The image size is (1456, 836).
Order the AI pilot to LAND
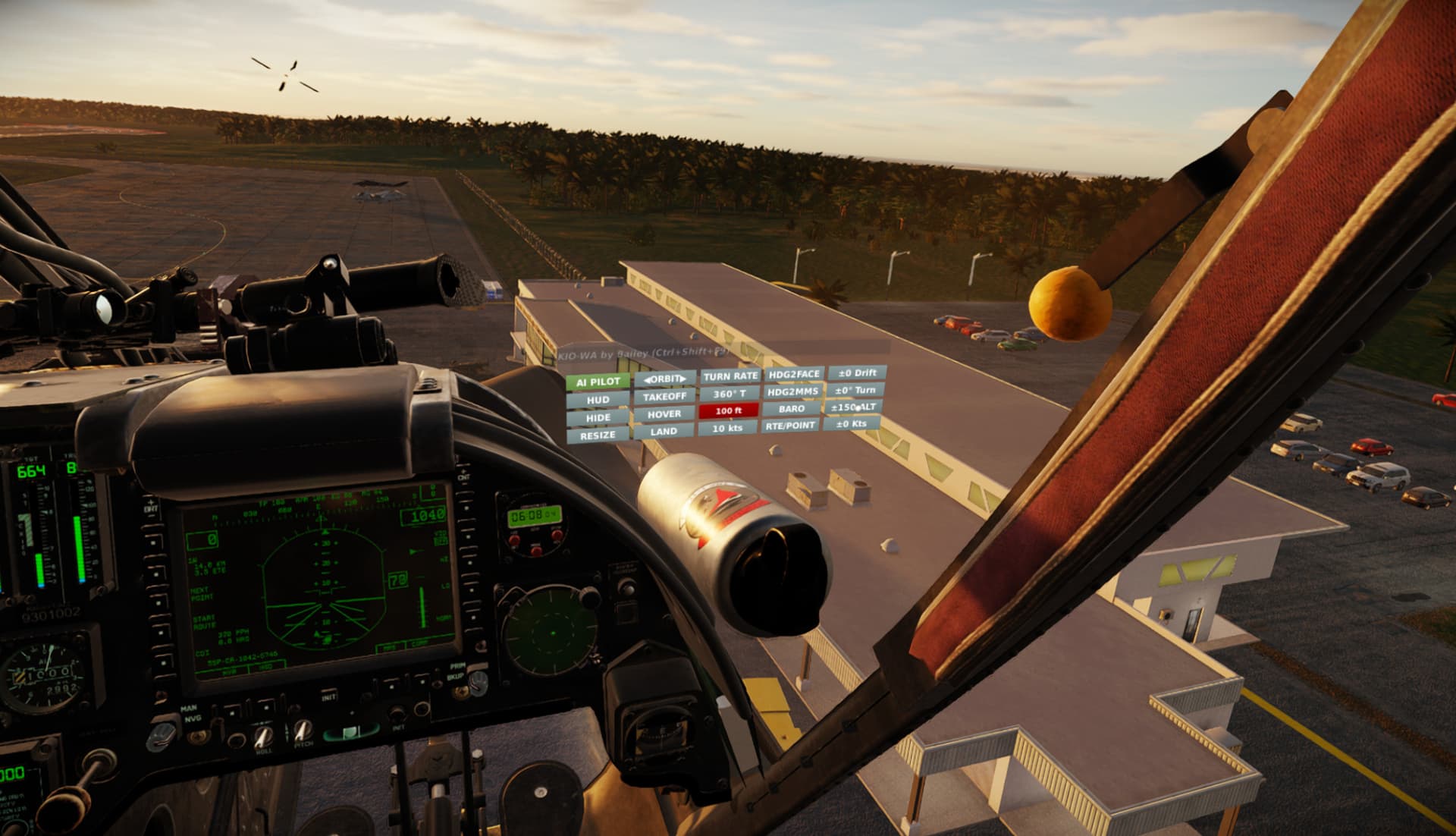tap(664, 431)
